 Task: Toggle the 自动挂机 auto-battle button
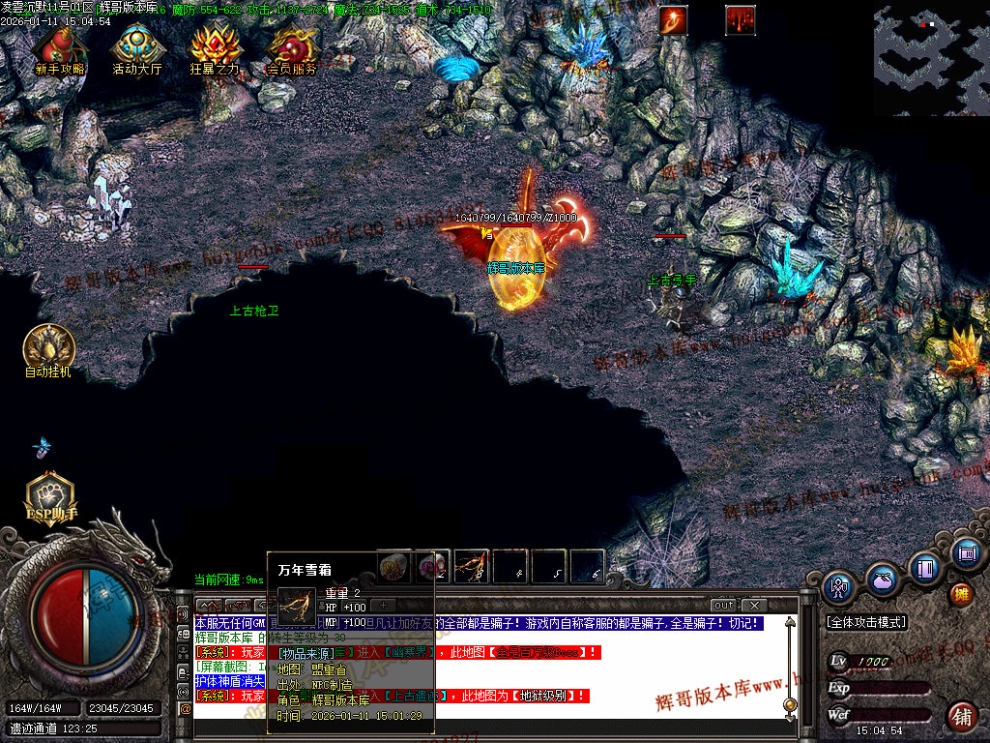click(x=48, y=348)
